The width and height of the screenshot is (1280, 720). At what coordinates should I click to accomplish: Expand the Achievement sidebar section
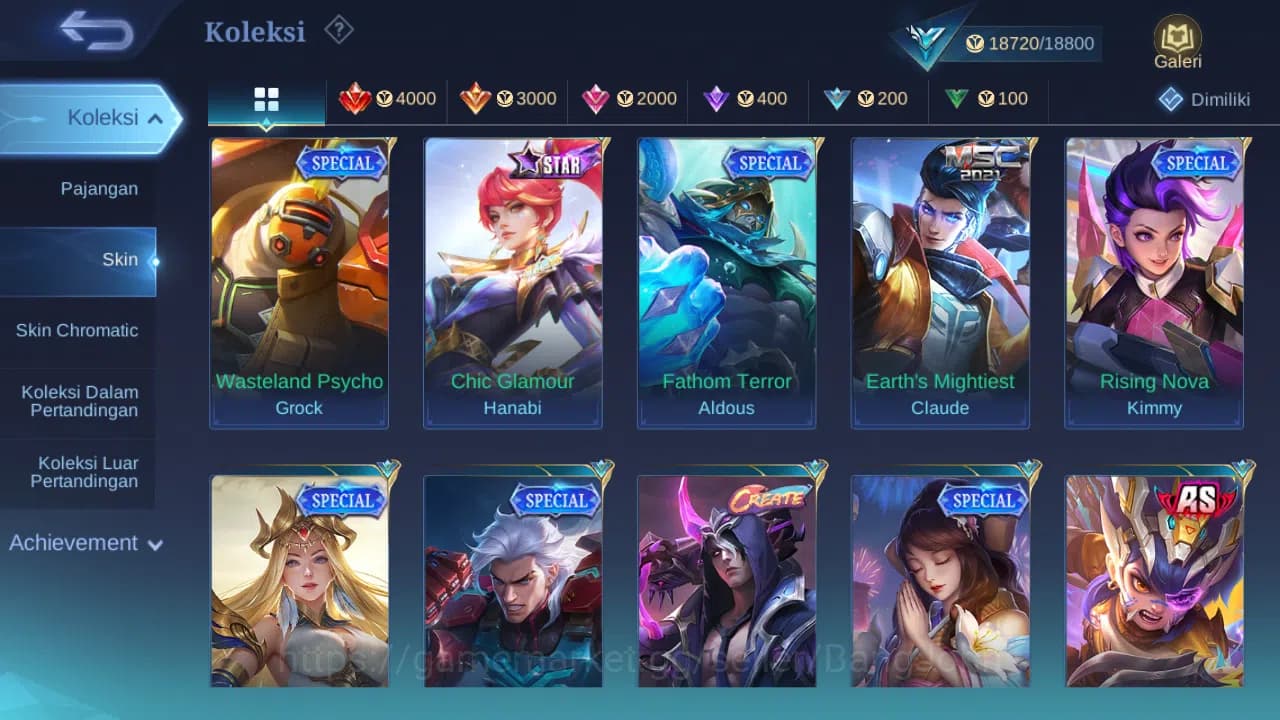click(x=85, y=543)
